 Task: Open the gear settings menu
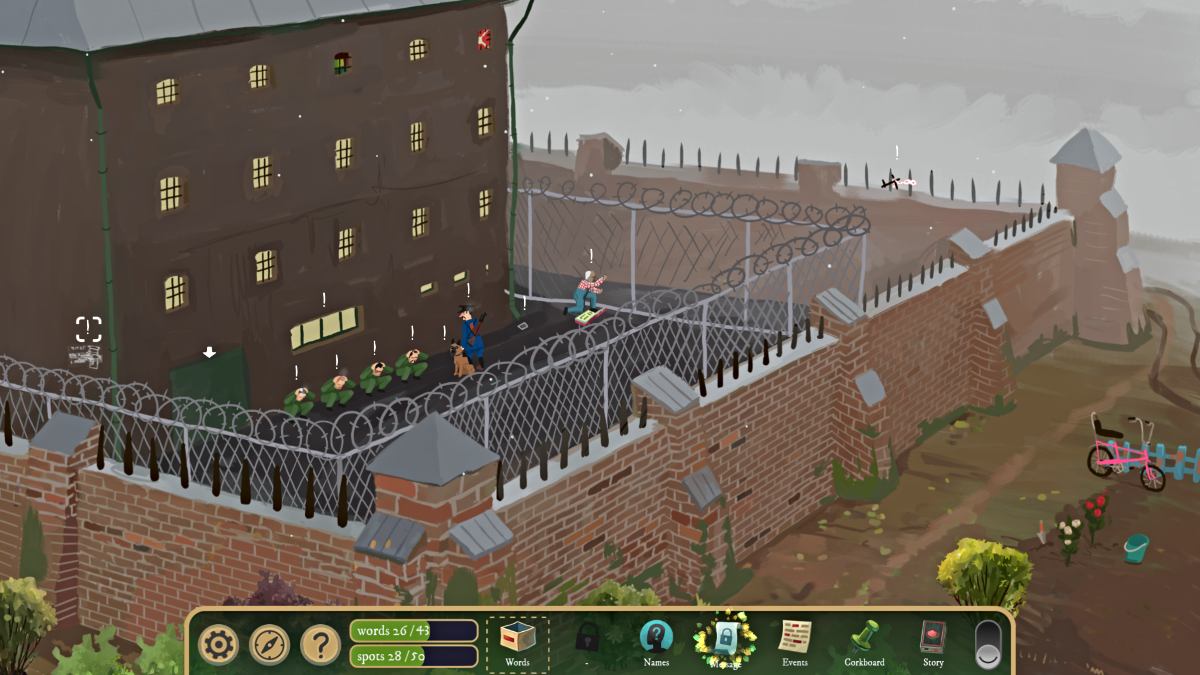point(218,644)
